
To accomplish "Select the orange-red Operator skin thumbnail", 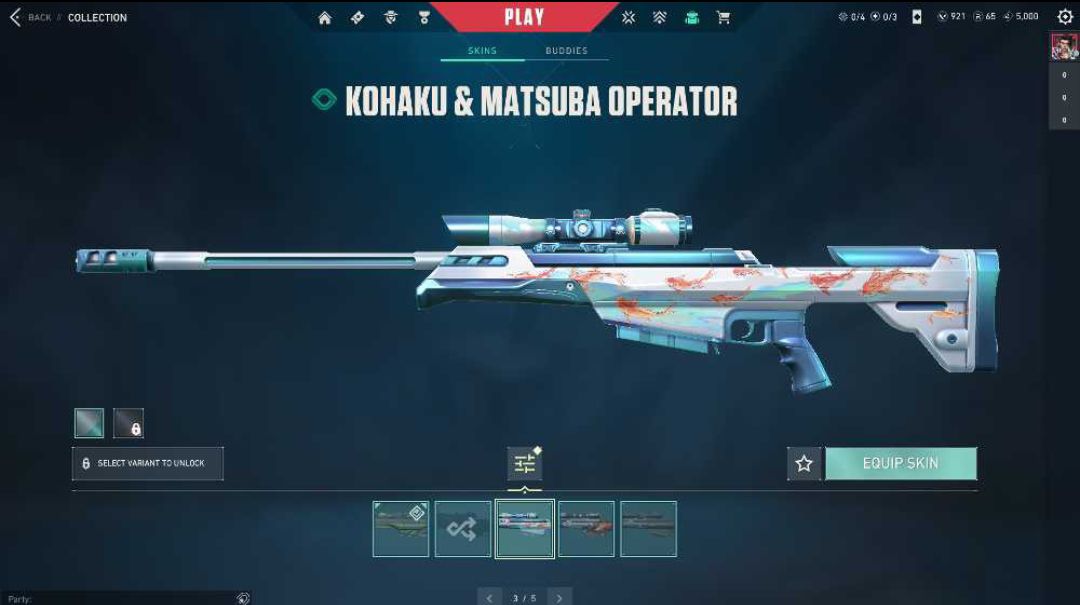I will [x=586, y=529].
